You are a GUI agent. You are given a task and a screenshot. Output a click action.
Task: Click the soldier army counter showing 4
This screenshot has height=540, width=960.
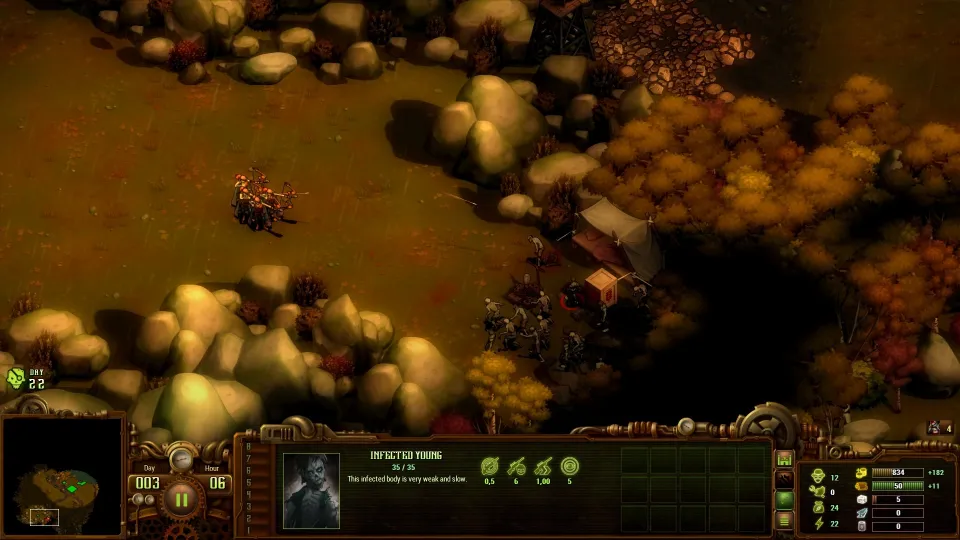[940, 428]
